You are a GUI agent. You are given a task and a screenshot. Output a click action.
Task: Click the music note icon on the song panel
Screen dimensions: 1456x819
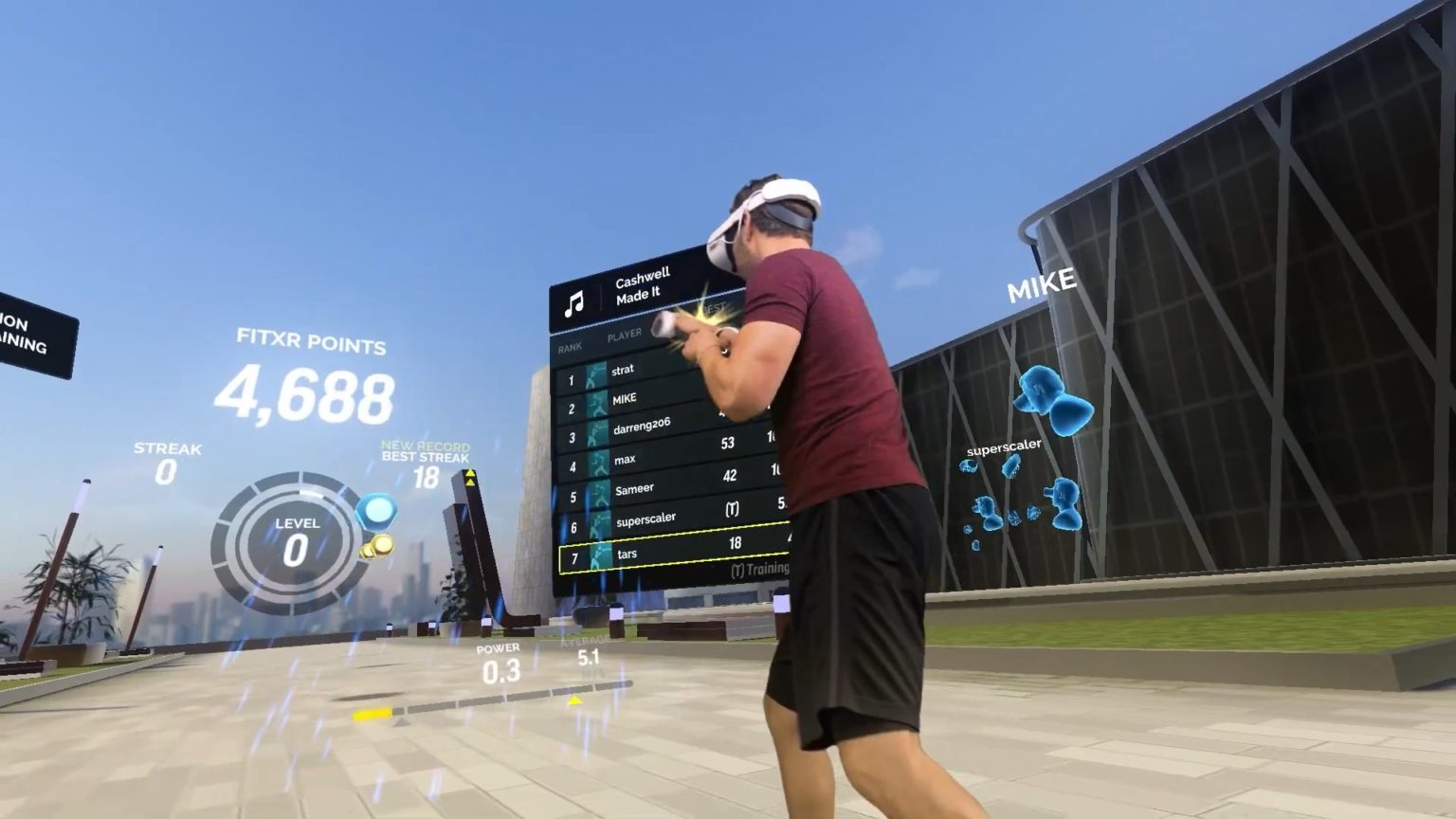point(573,300)
